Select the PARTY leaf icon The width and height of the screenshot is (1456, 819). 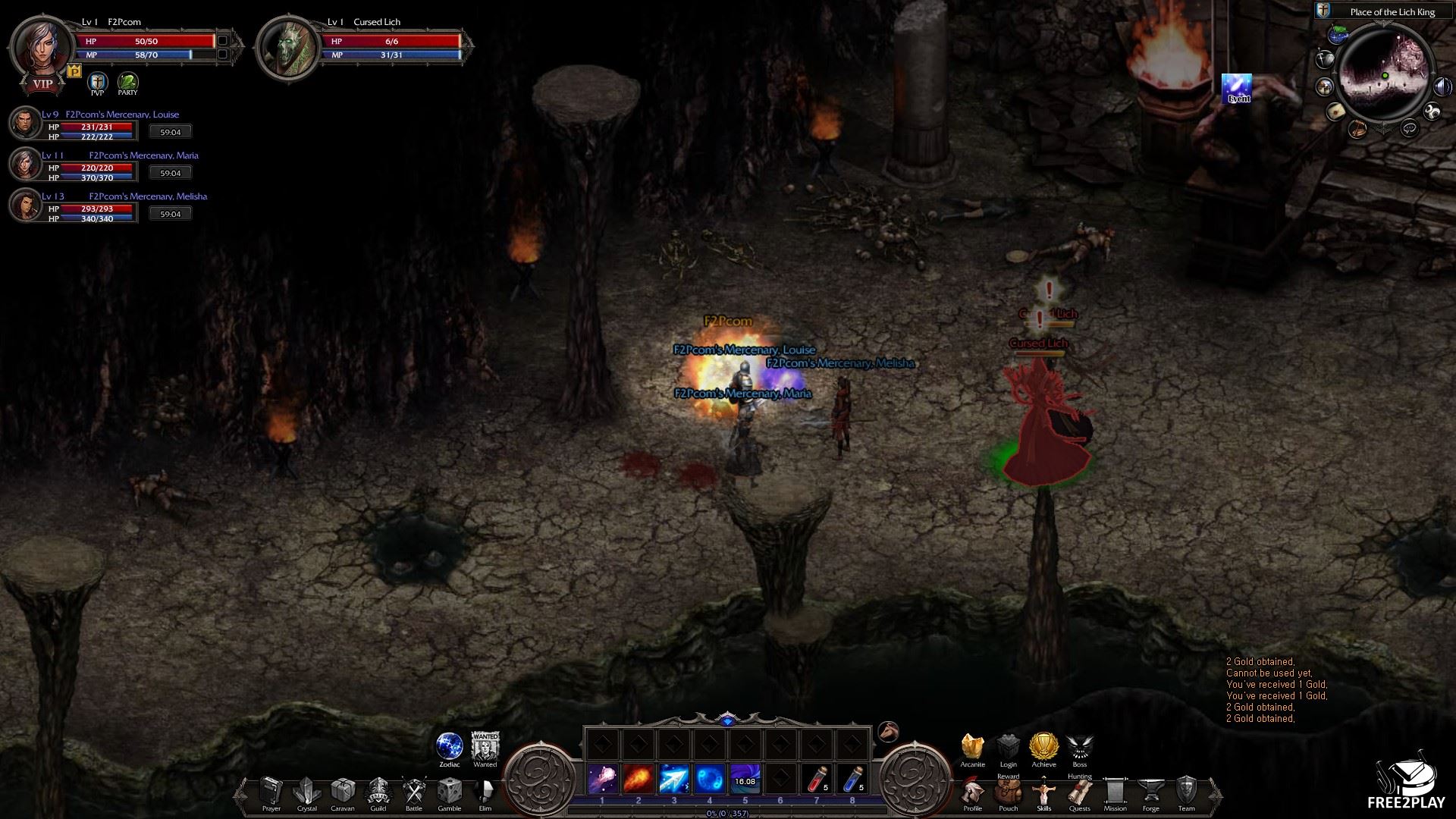(127, 82)
